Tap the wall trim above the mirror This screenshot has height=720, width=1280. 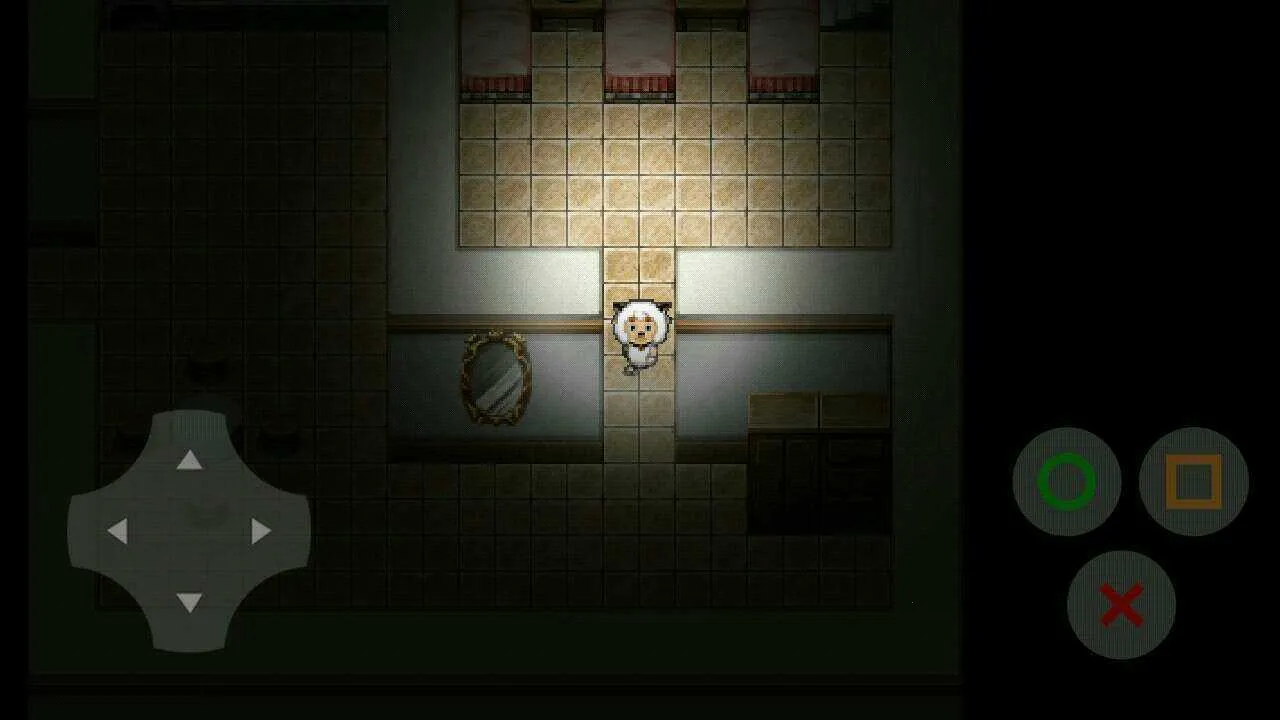[x=494, y=320]
